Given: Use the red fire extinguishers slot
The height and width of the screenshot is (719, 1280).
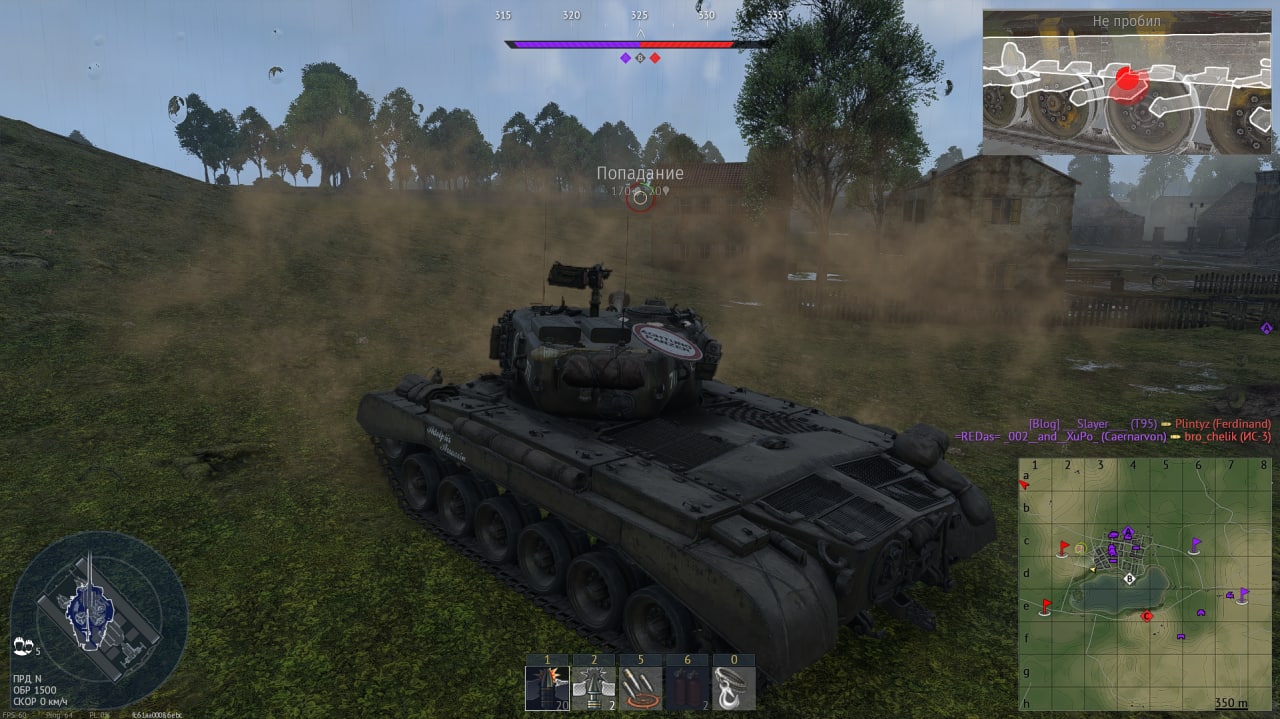Looking at the screenshot, I should pos(686,688).
